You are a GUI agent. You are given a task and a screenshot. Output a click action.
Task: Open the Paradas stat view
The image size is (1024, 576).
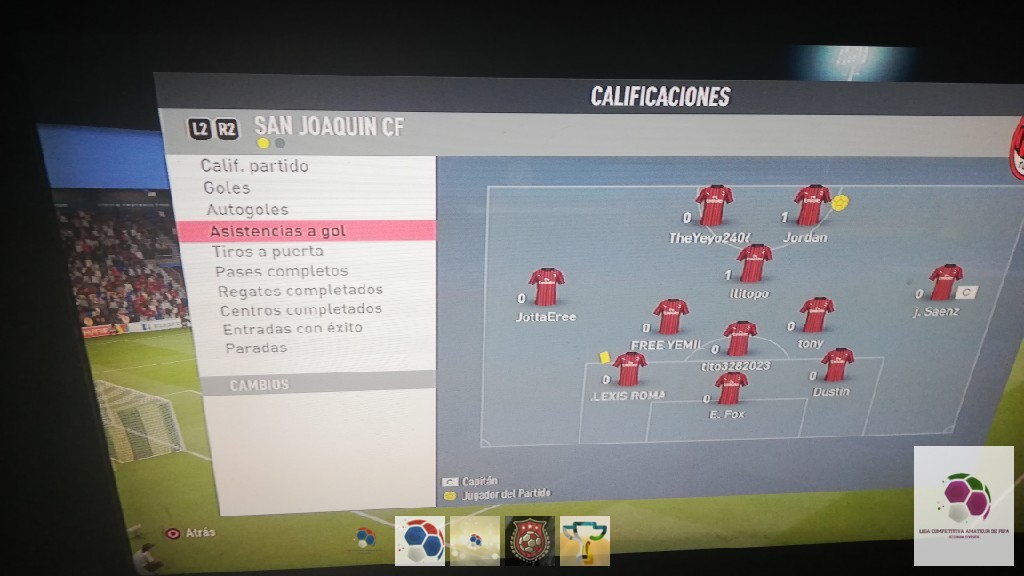256,348
